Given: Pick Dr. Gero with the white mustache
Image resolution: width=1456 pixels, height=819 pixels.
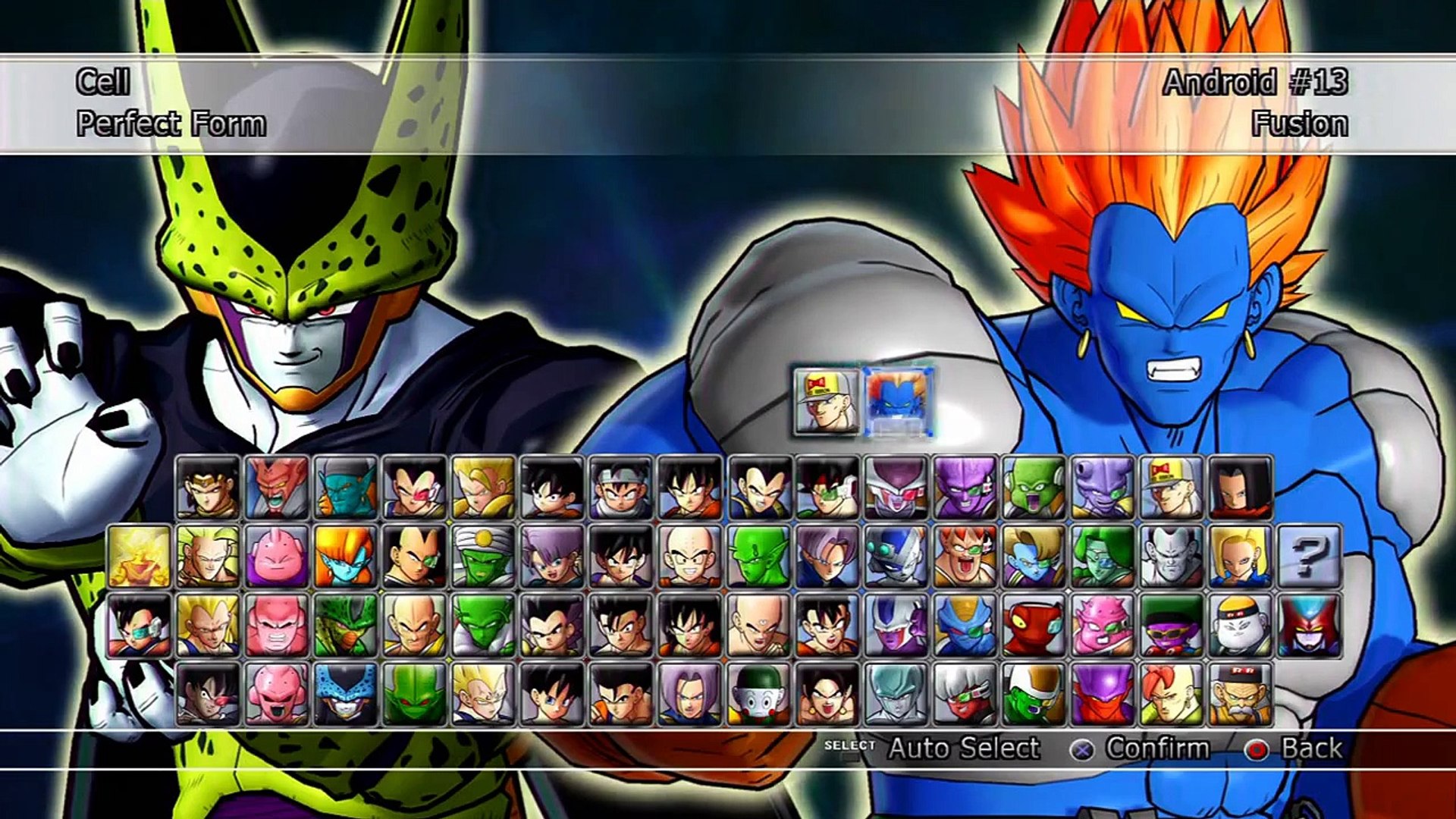Looking at the screenshot, I should [1240, 694].
